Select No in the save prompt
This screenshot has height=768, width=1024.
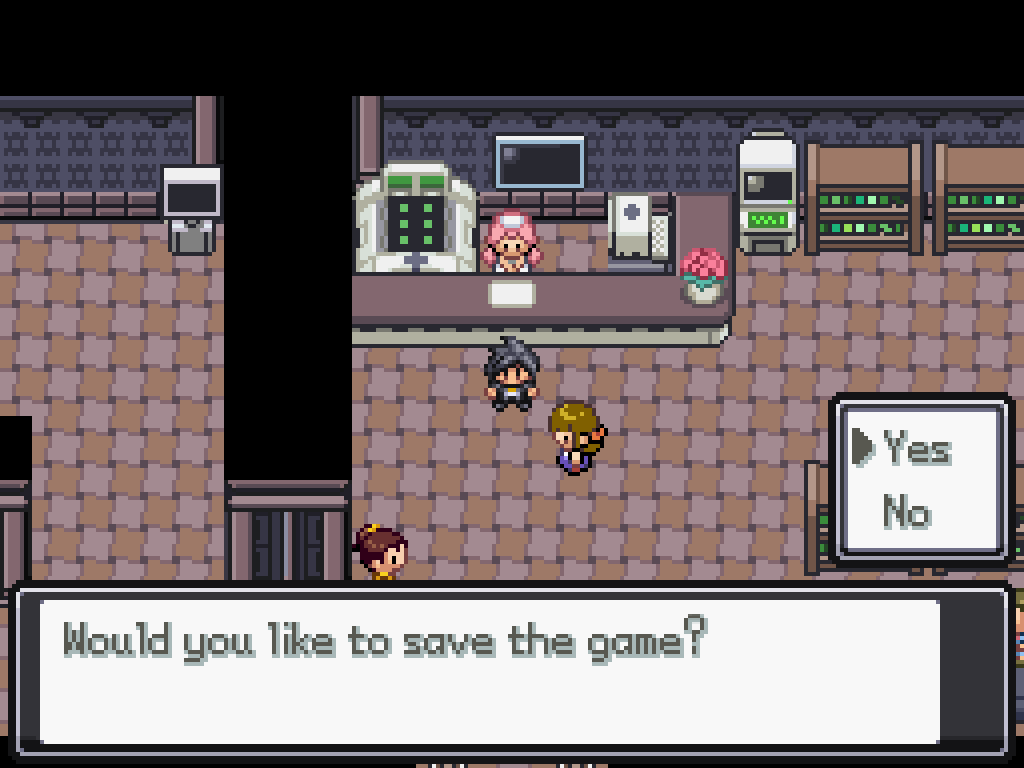[906, 513]
